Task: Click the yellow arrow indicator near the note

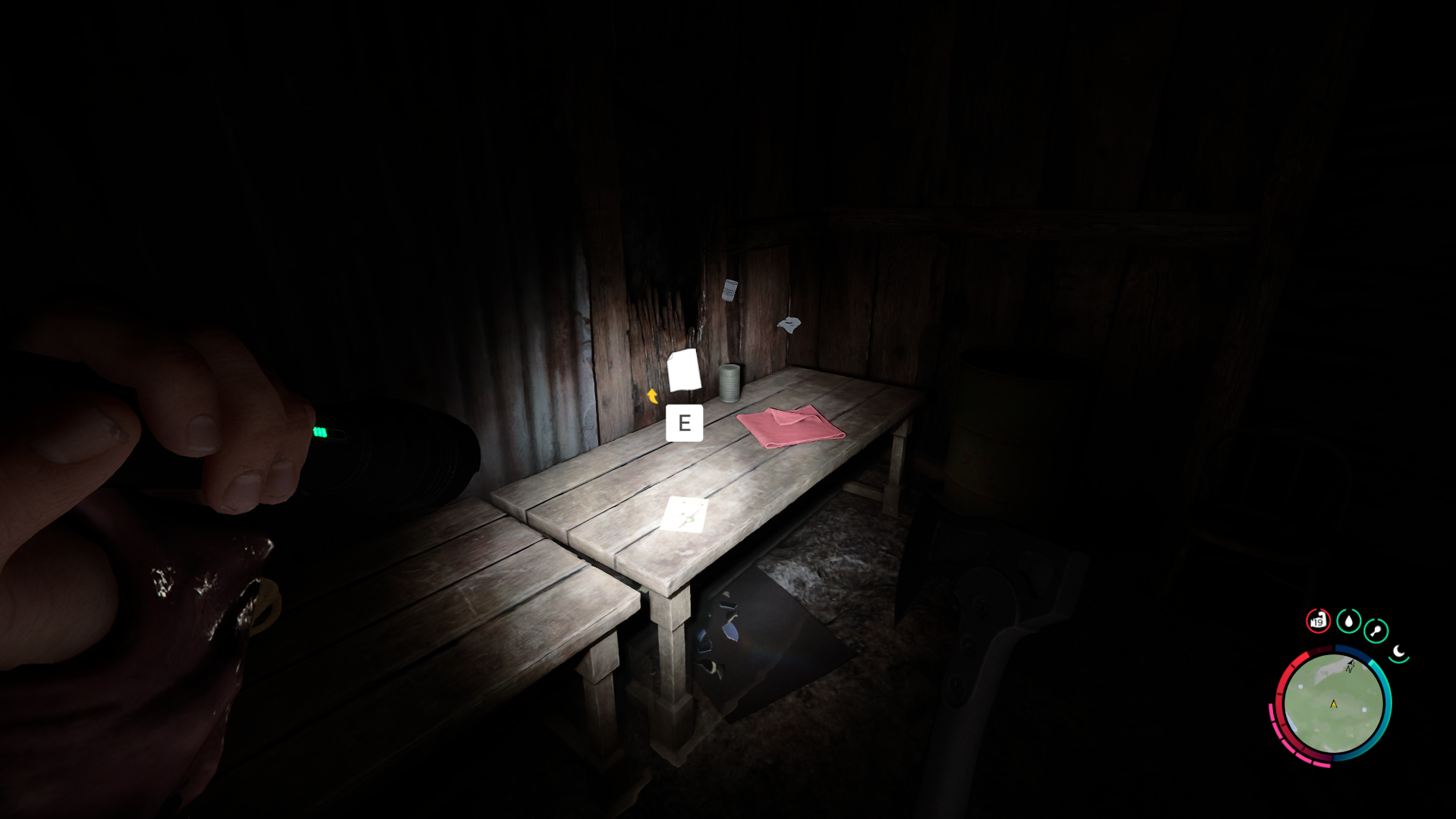Action: click(652, 395)
